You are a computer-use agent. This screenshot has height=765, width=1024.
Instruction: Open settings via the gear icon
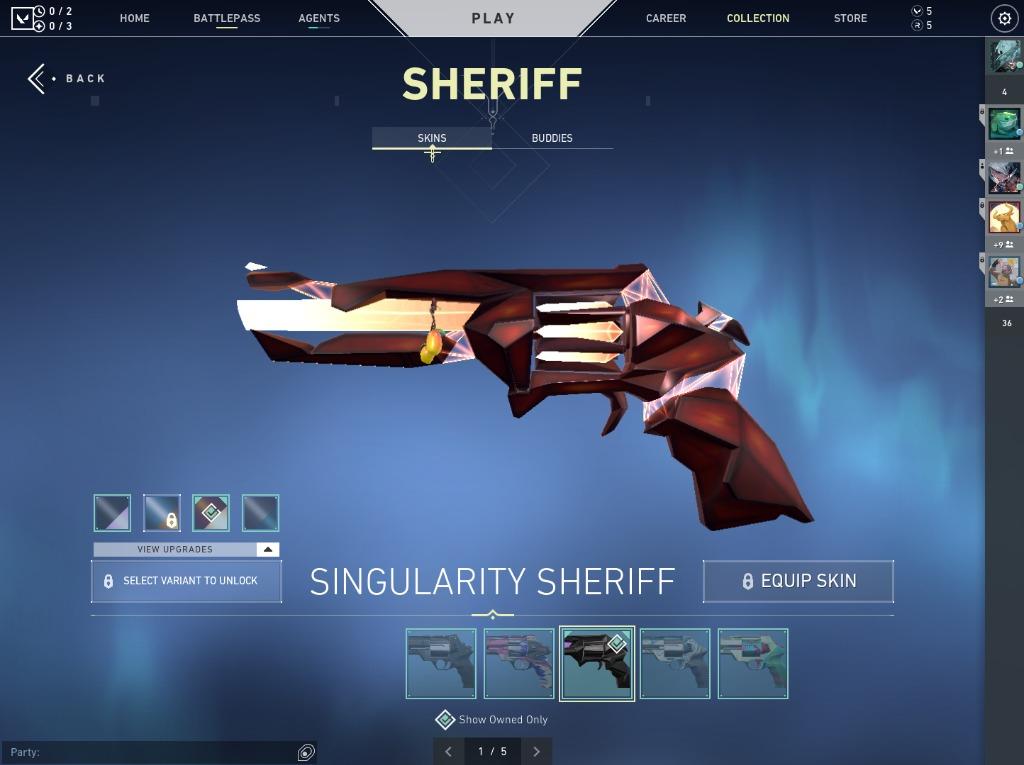[1004, 18]
